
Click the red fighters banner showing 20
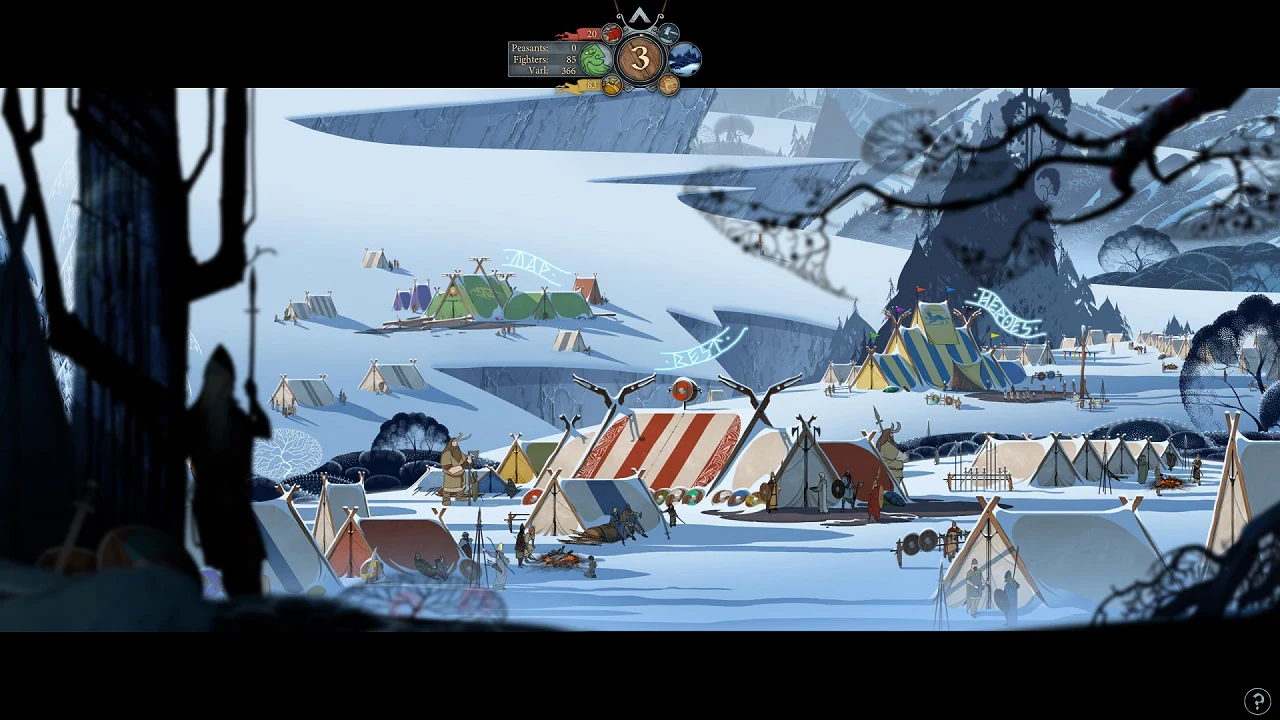click(591, 33)
